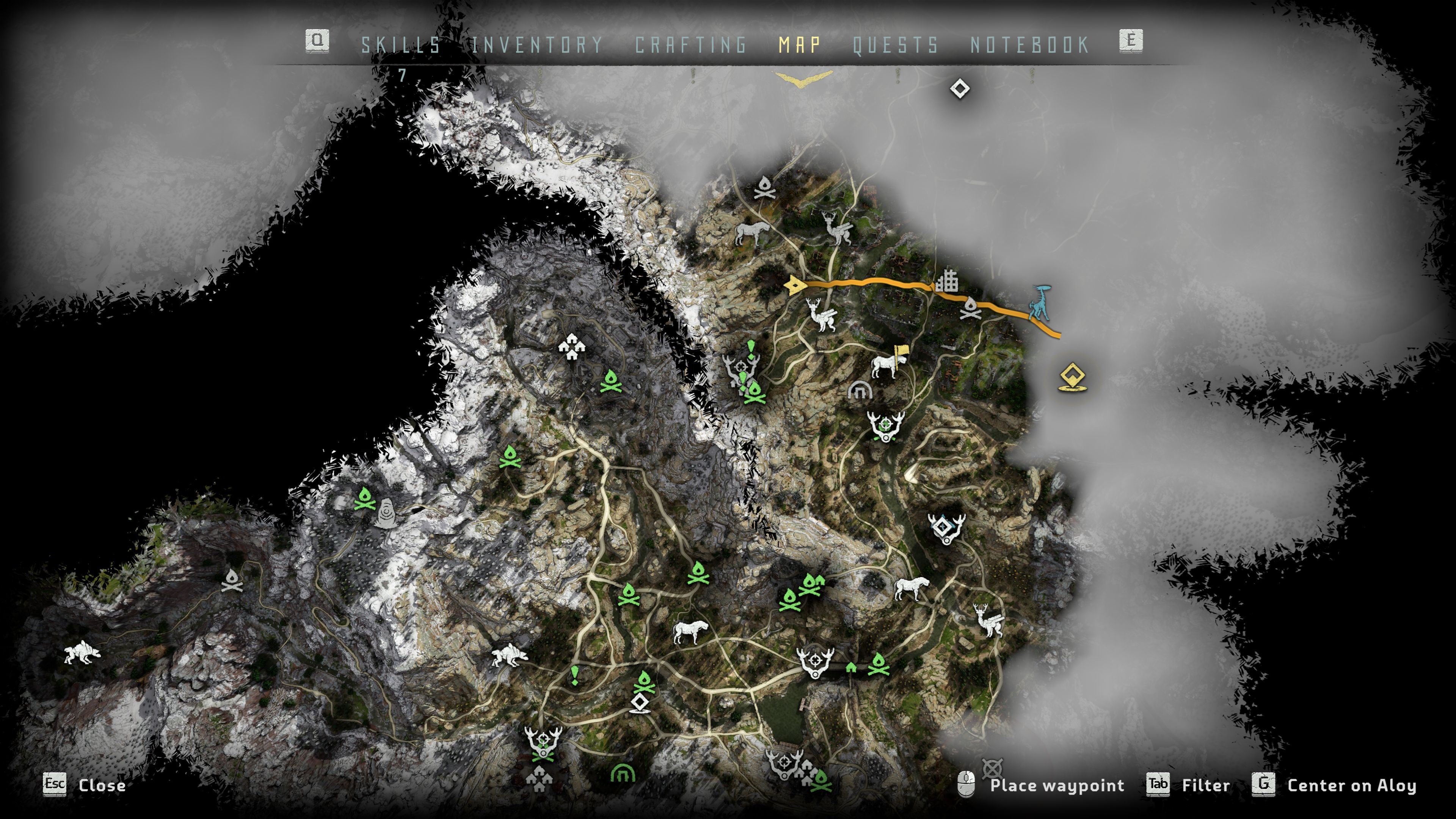
Task: Select the grey arch map icon
Action: [860, 390]
